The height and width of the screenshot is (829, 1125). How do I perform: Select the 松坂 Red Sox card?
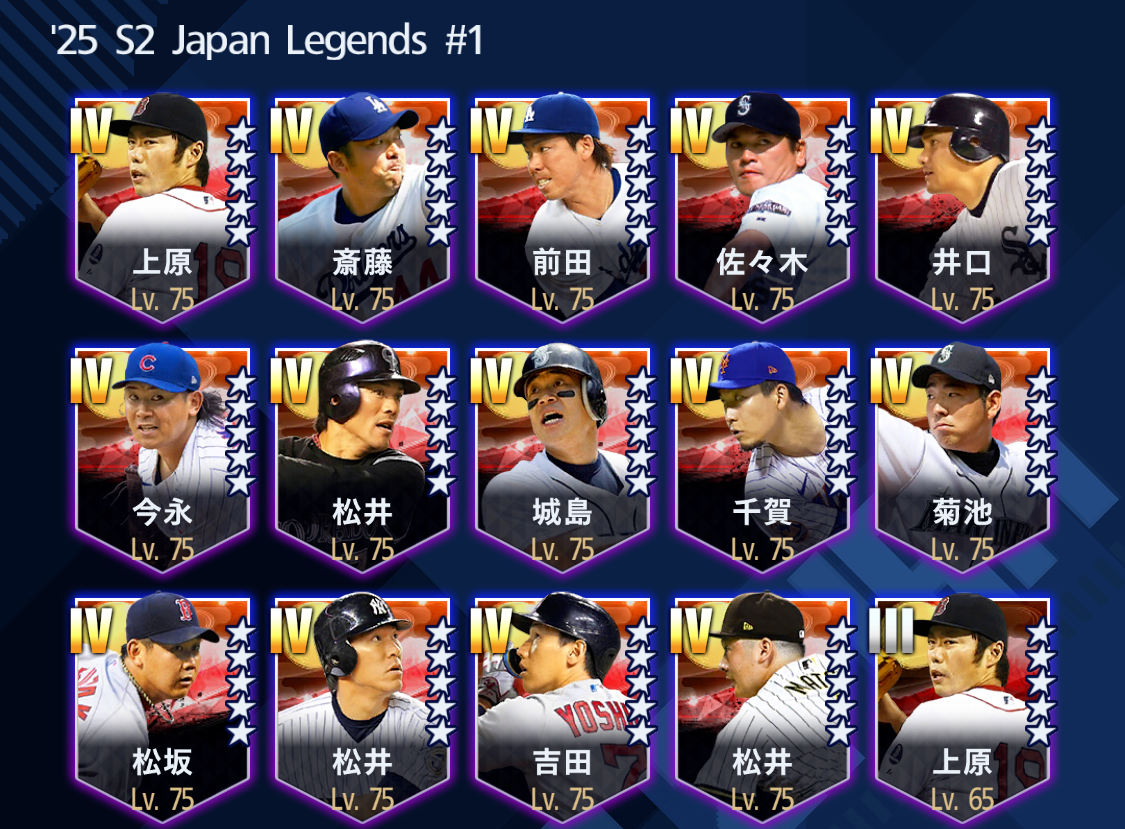tap(162, 705)
